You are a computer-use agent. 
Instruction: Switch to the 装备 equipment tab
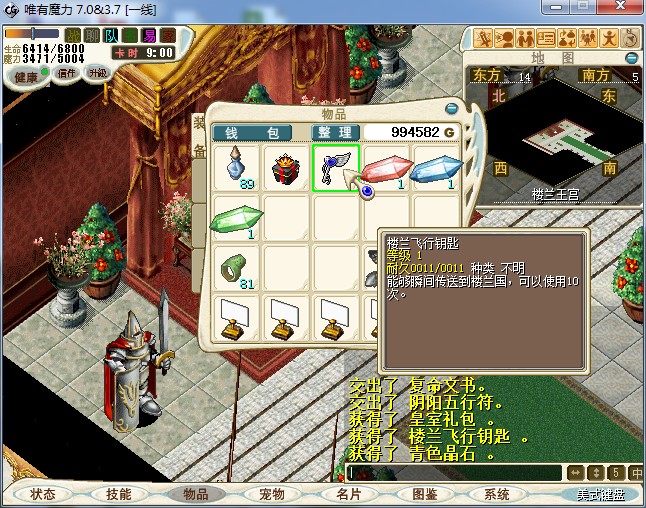click(199, 138)
